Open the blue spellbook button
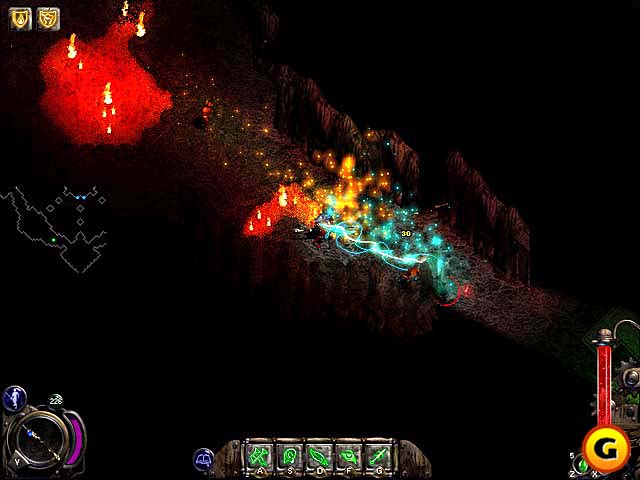Viewport: 640px width, 480px height. click(203, 459)
